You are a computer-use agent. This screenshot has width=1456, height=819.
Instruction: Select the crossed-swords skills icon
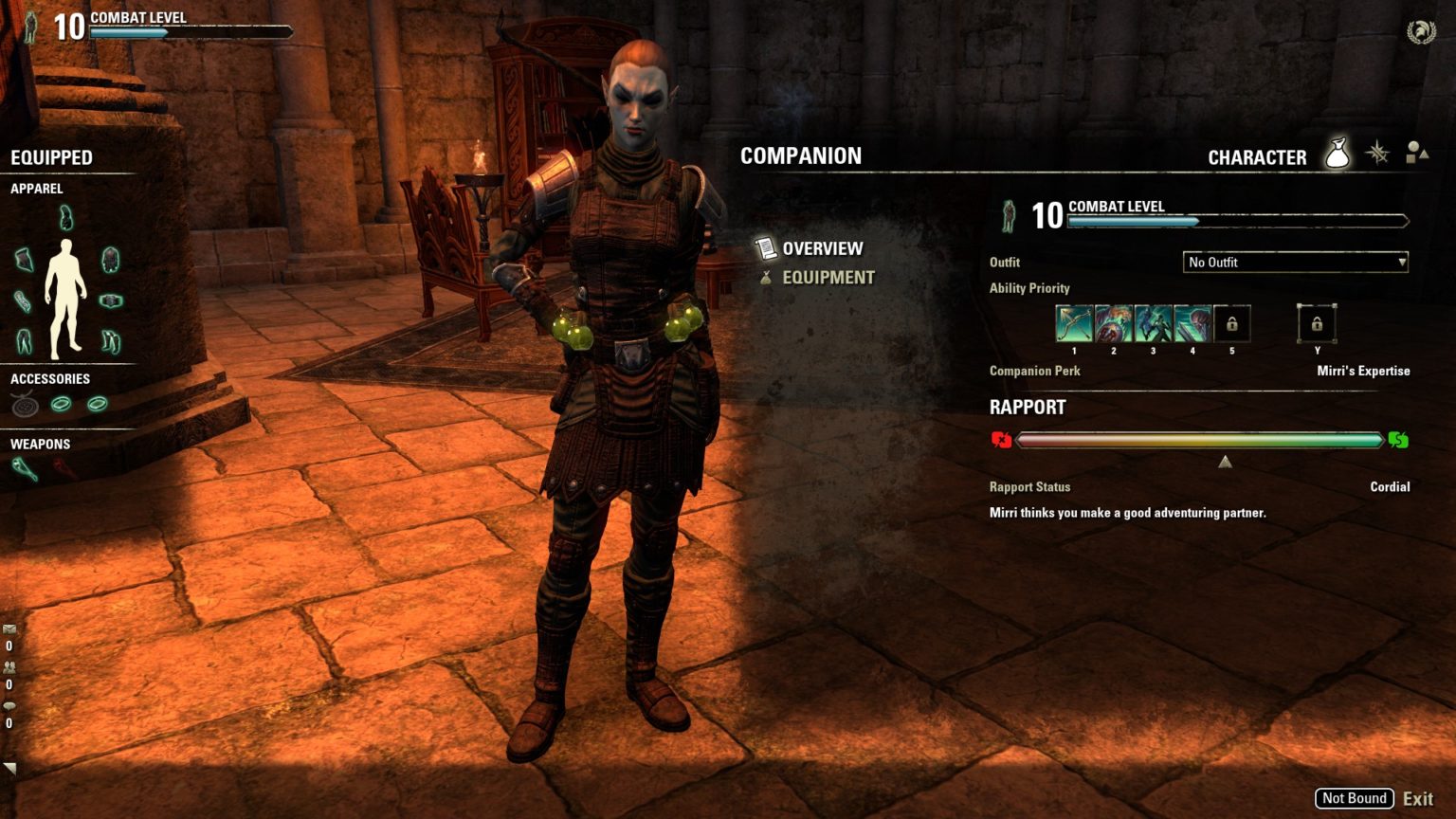[1375, 155]
